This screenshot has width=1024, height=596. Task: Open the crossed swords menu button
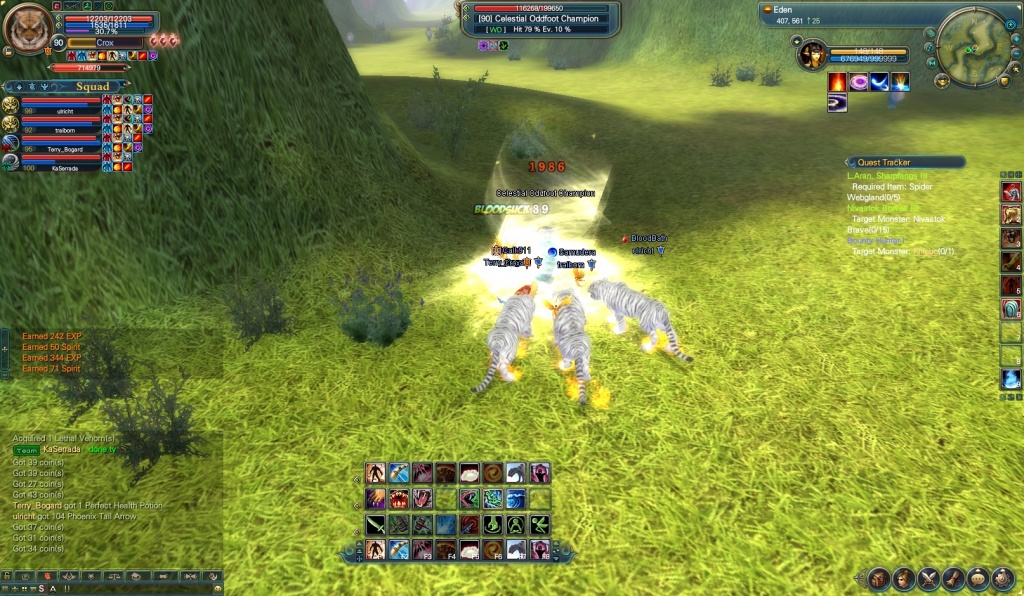[x=929, y=579]
